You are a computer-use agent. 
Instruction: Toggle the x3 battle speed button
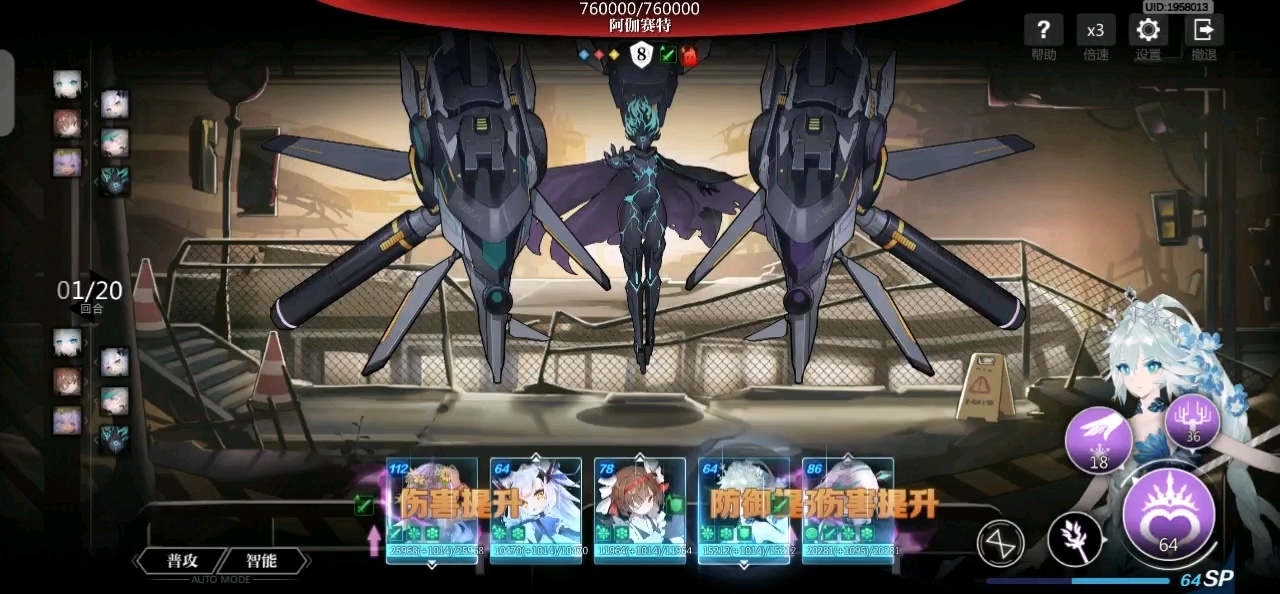click(x=1096, y=30)
